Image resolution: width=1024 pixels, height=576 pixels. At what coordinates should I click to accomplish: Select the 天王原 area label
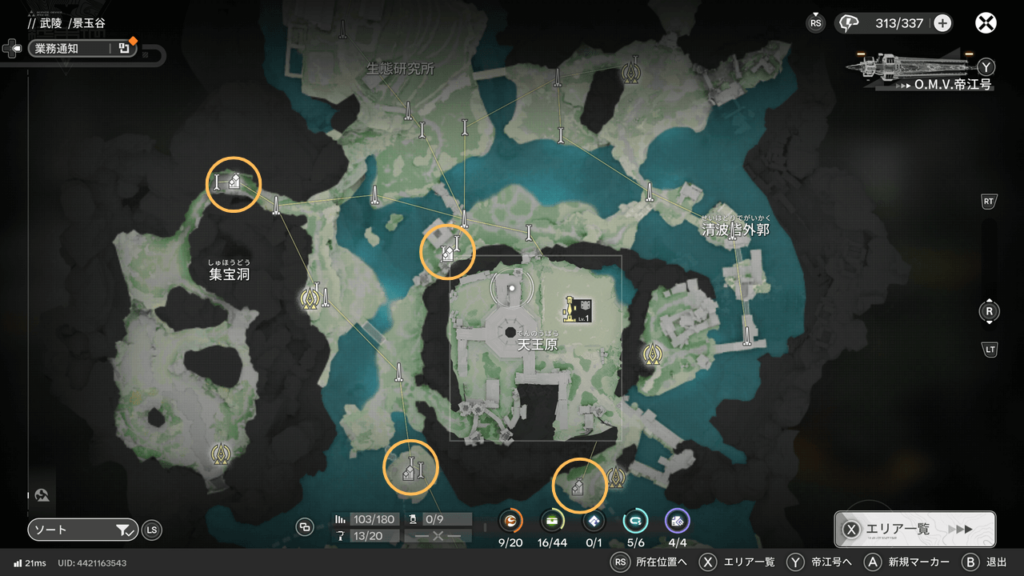click(x=537, y=345)
